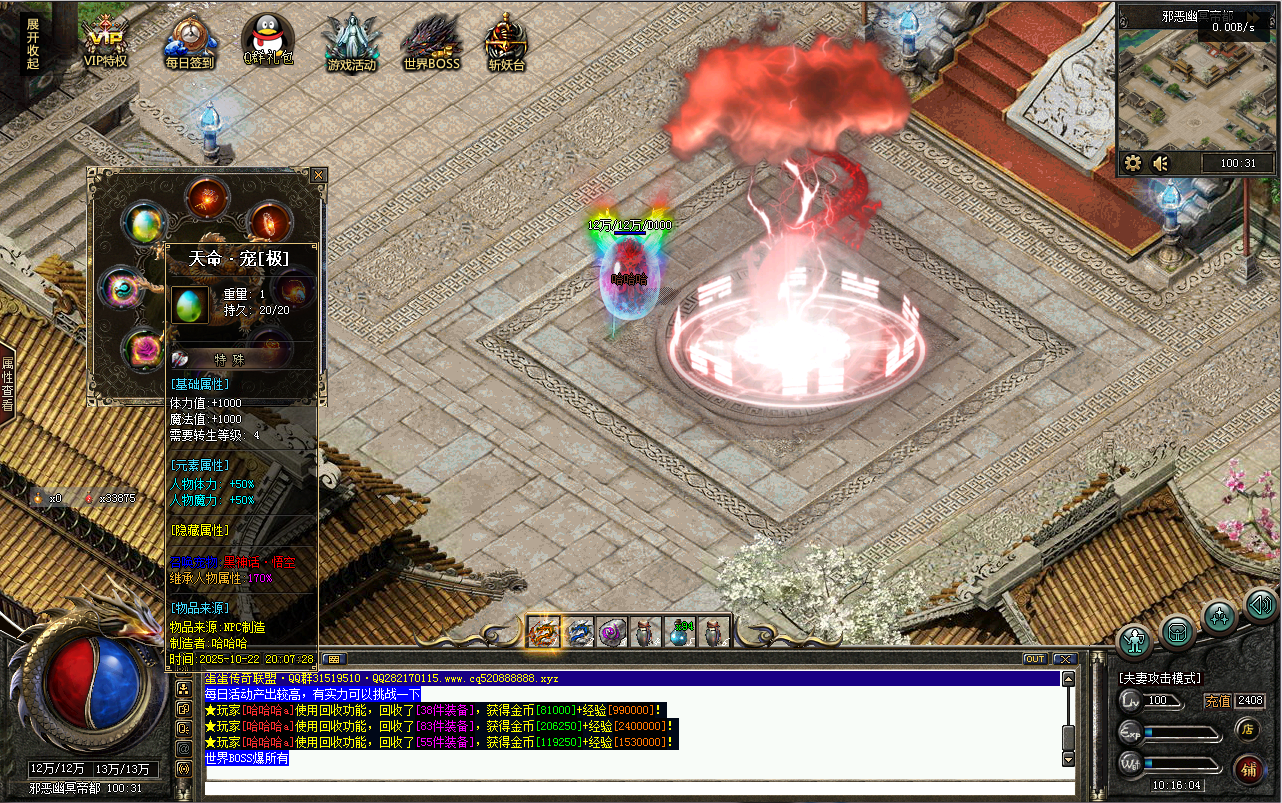
Task: Close the chat box with its X button
Action: tap(1065, 659)
